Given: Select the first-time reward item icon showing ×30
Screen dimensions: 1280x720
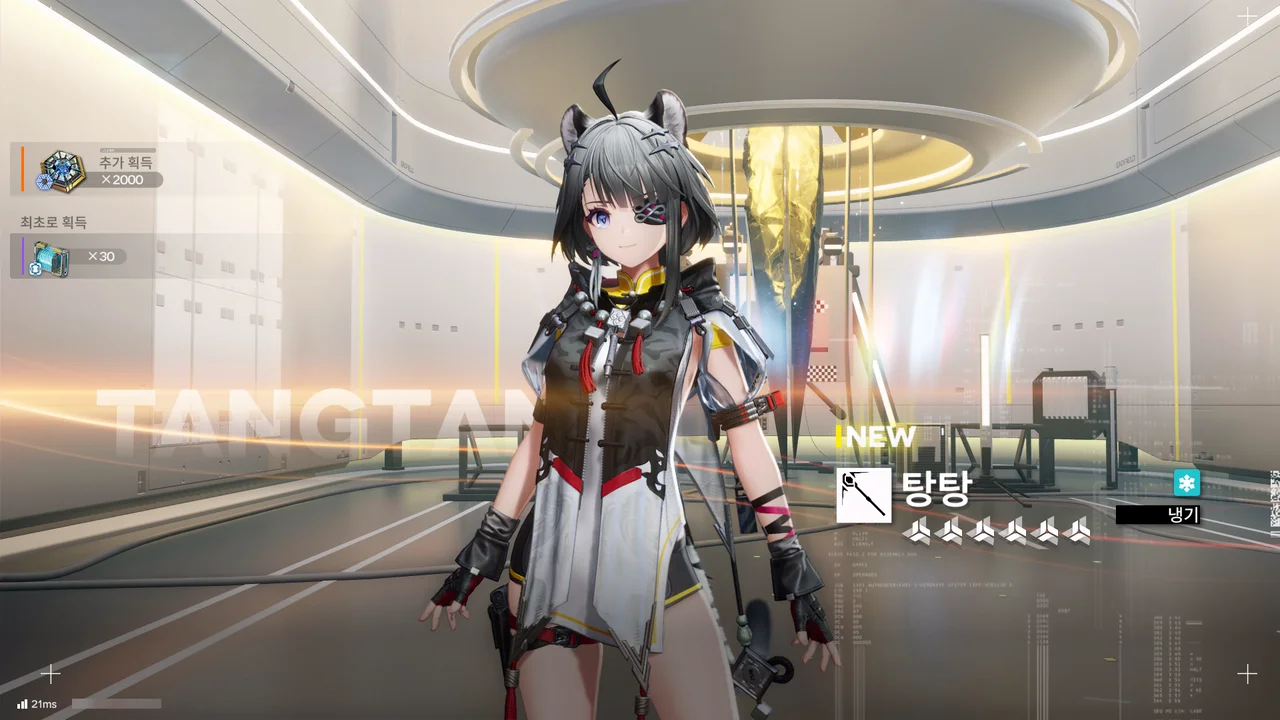Looking at the screenshot, I should (x=49, y=257).
